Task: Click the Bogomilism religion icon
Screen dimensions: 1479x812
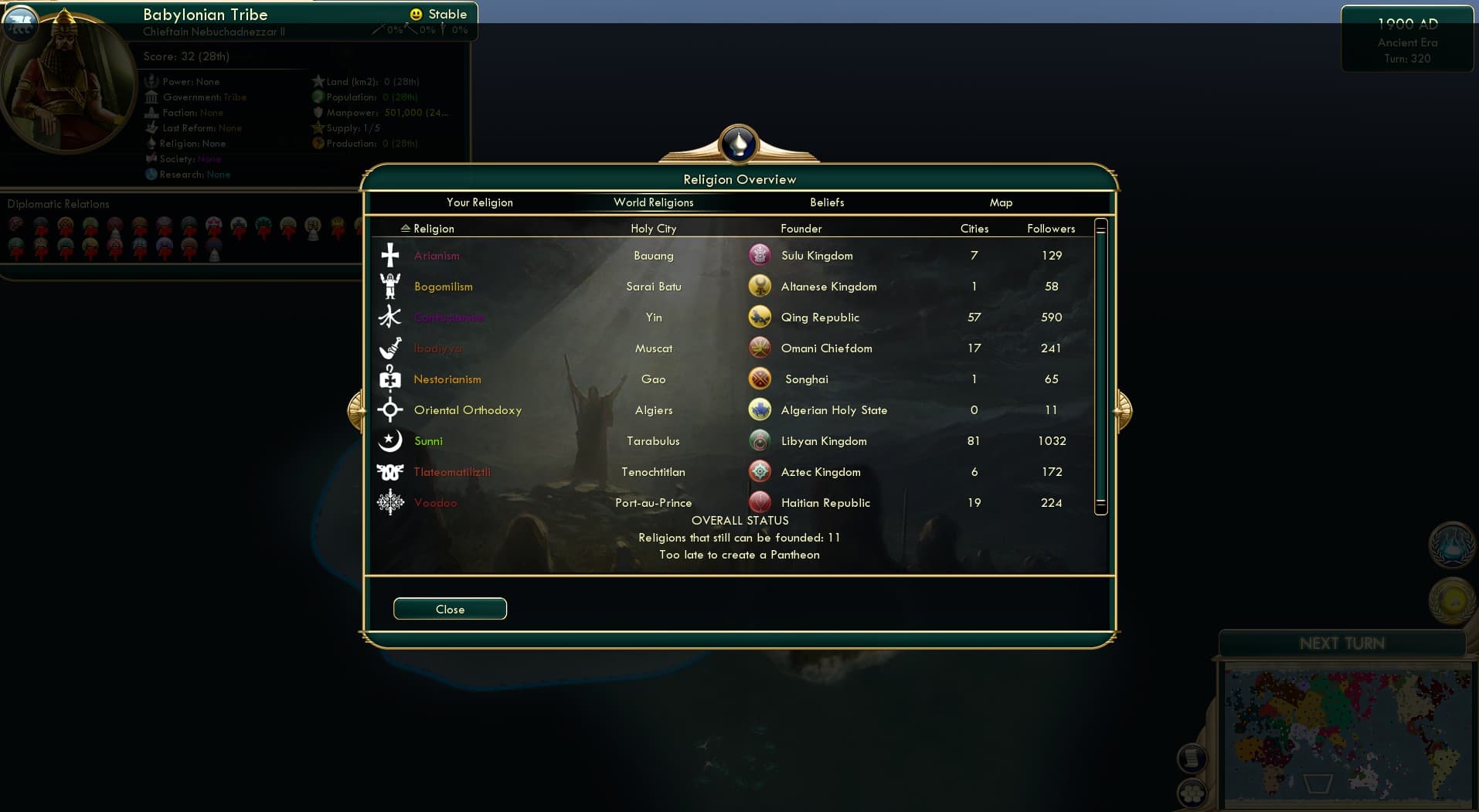Action: click(x=390, y=286)
